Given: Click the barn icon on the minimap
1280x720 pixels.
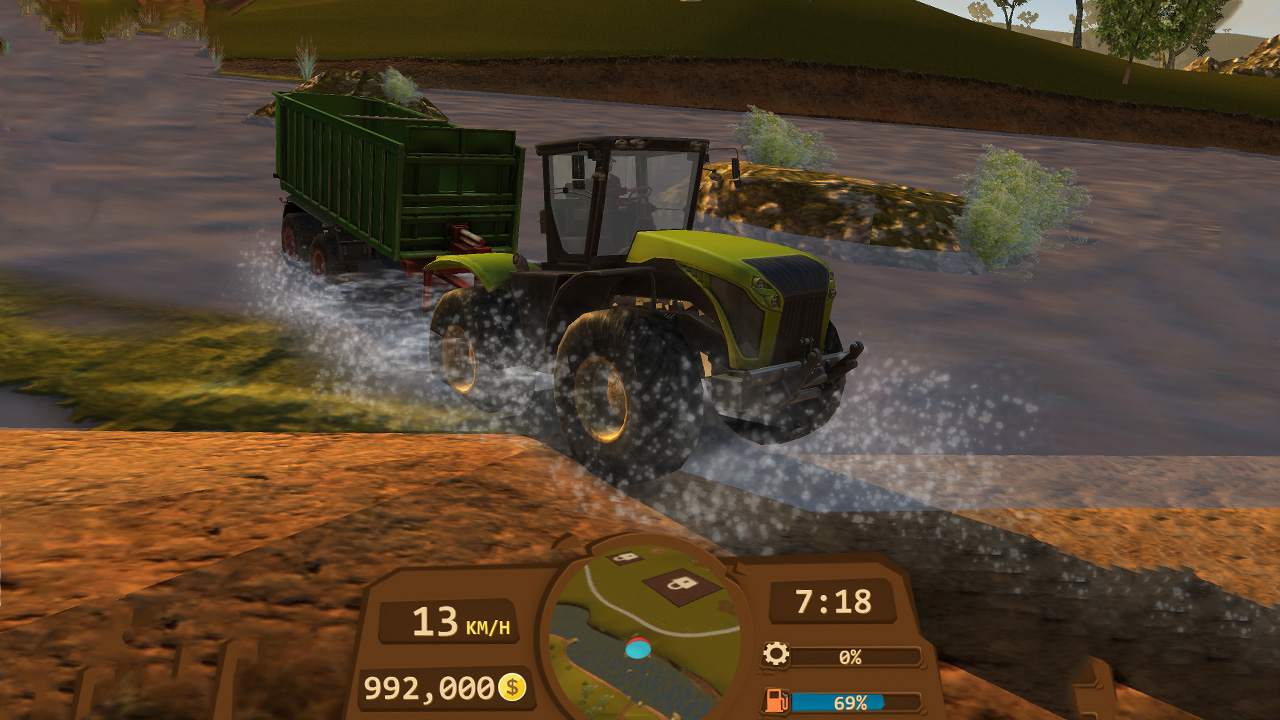Looking at the screenshot, I should pyautogui.click(x=678, y=583).
